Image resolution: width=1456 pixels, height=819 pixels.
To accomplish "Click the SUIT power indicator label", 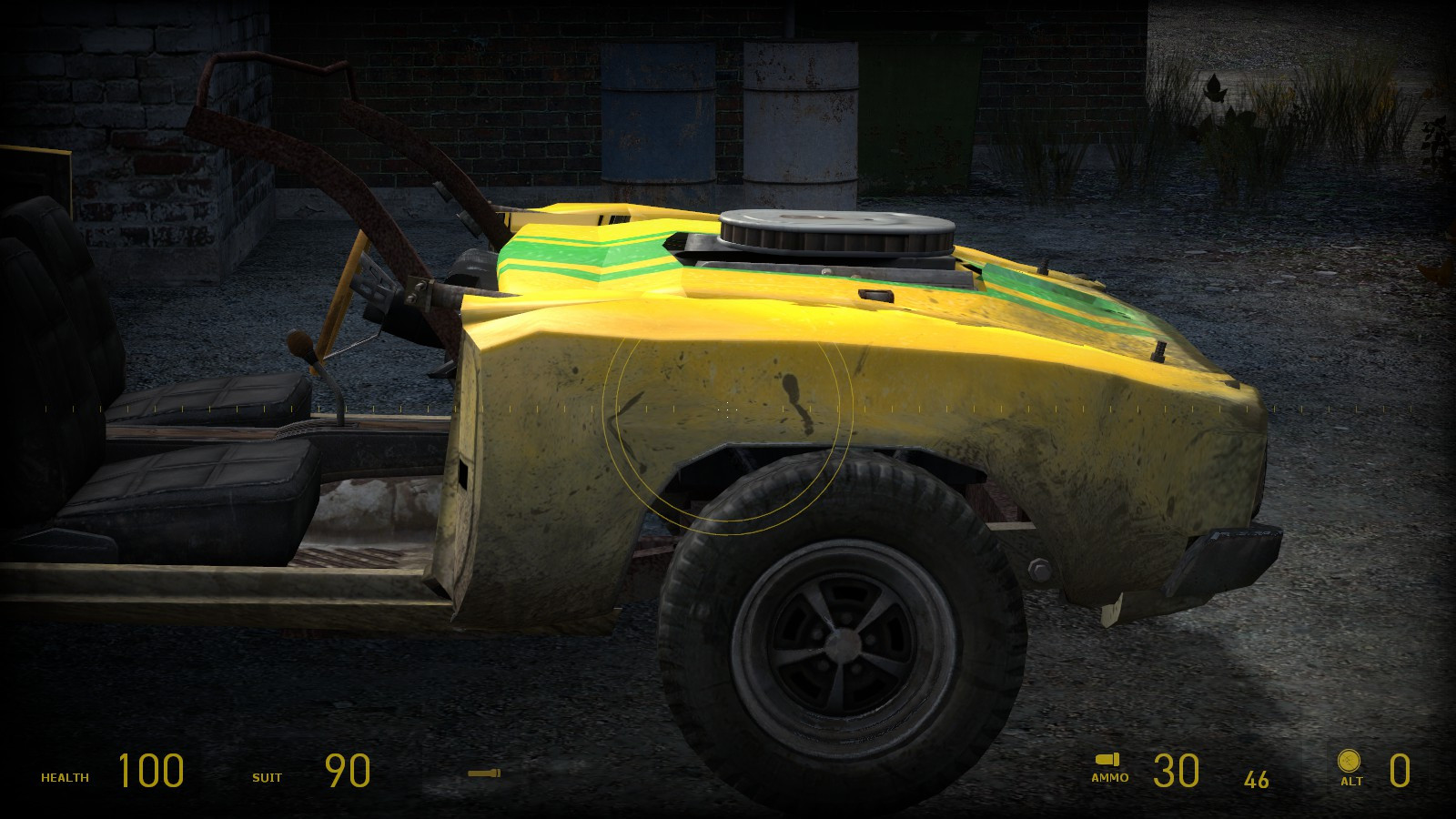I will coord(267,778).
